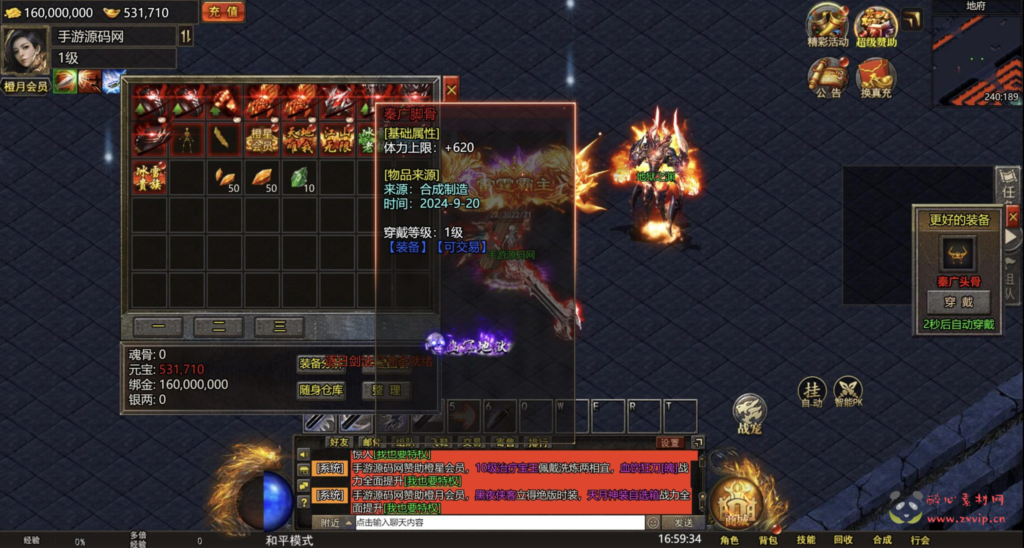
Task: Activate the 战宠 battle pet icon
Action: (x=748, y=410)
